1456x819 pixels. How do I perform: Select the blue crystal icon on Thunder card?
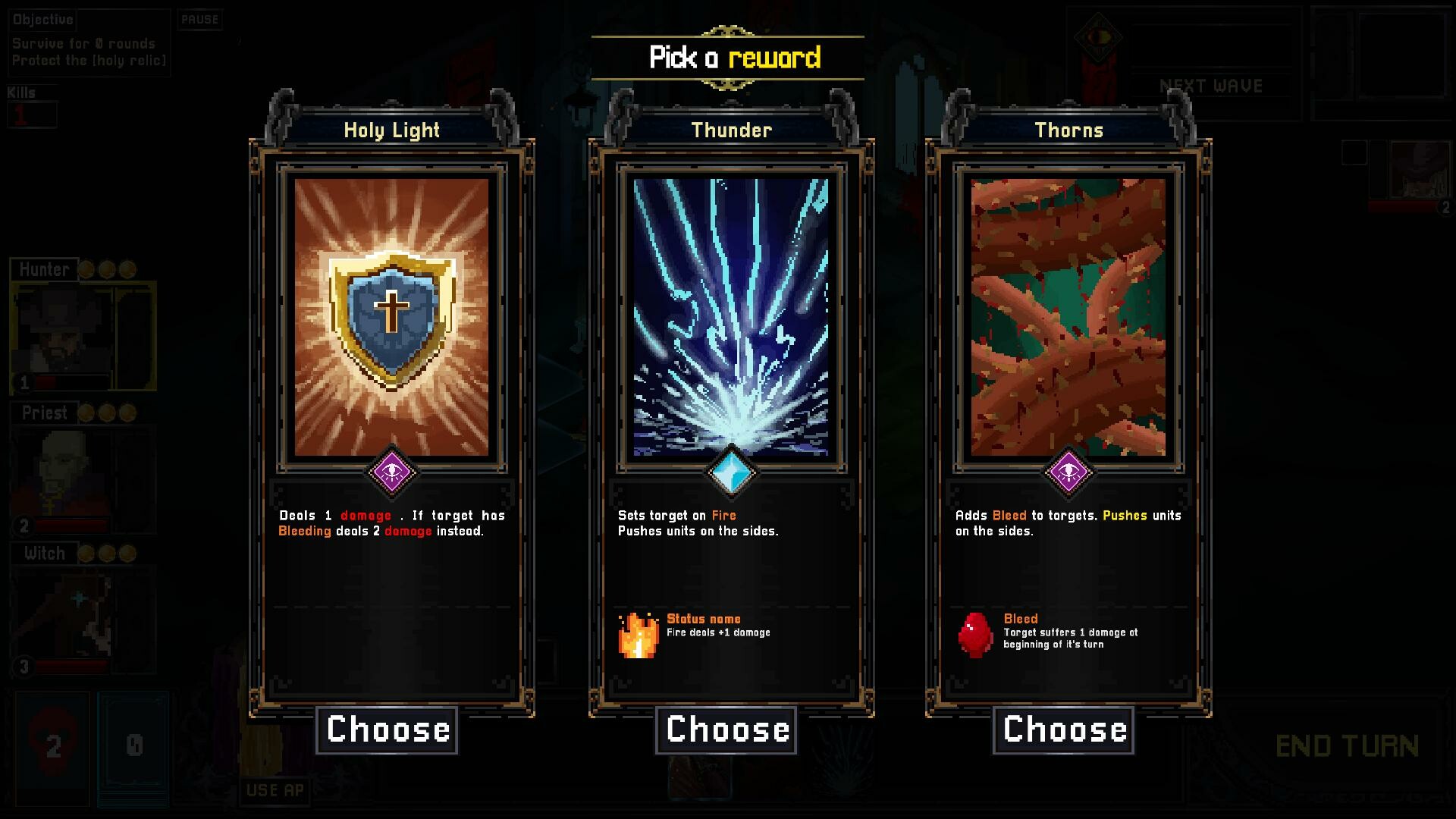pyautogui.click(x=731, y=472)
